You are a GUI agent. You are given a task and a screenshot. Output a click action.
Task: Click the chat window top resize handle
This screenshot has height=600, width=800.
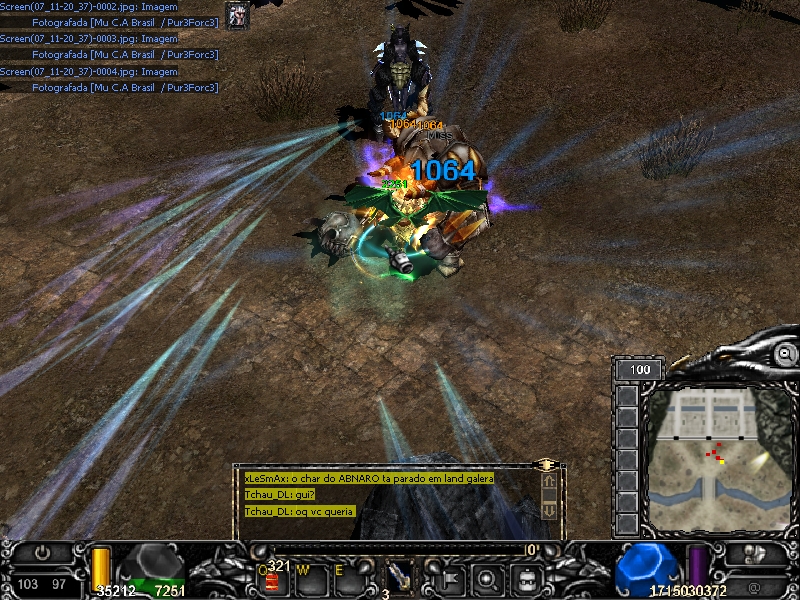pyautogui.click(x=546, y=465)
